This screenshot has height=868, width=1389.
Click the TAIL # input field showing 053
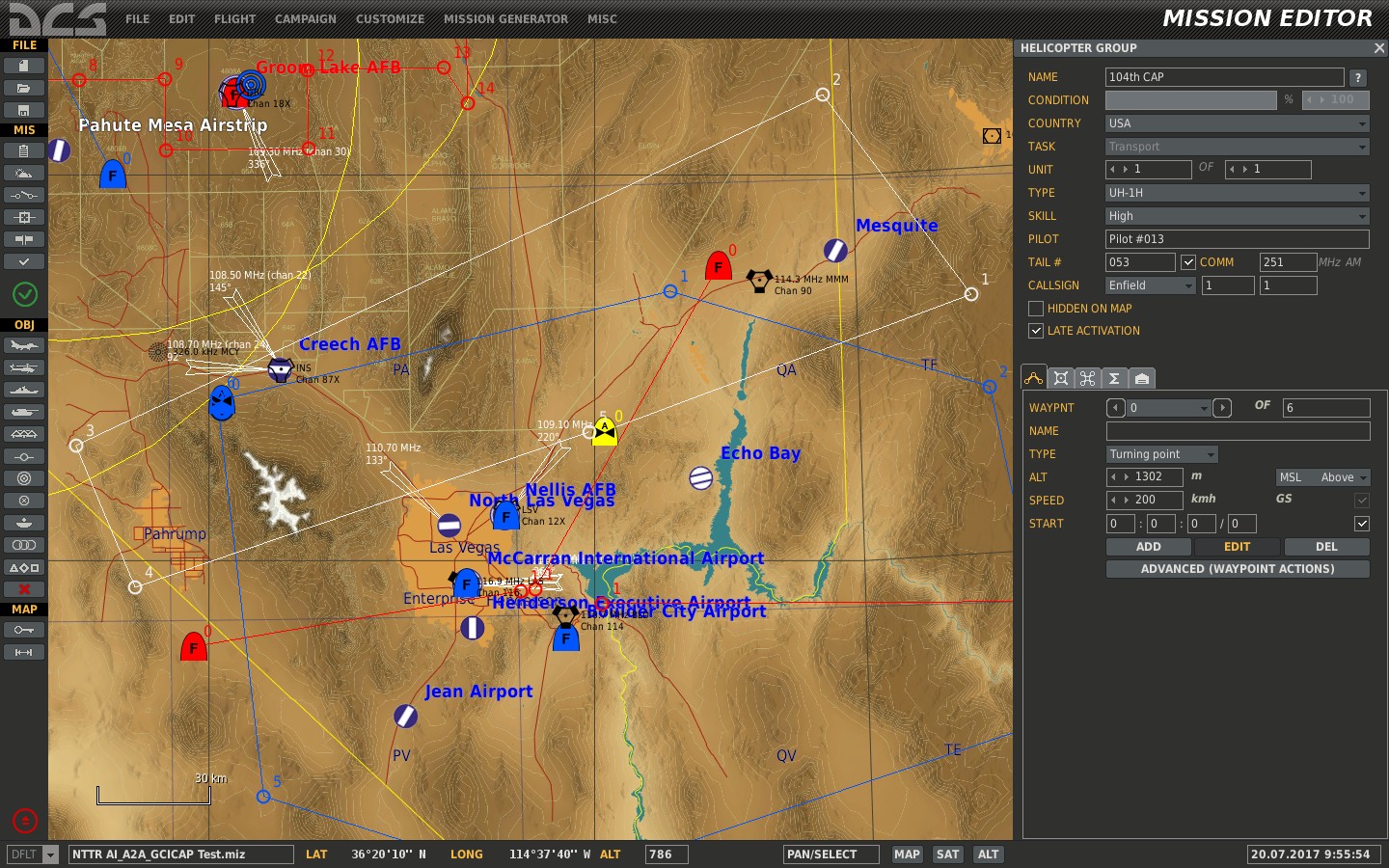coord(1139,261)
